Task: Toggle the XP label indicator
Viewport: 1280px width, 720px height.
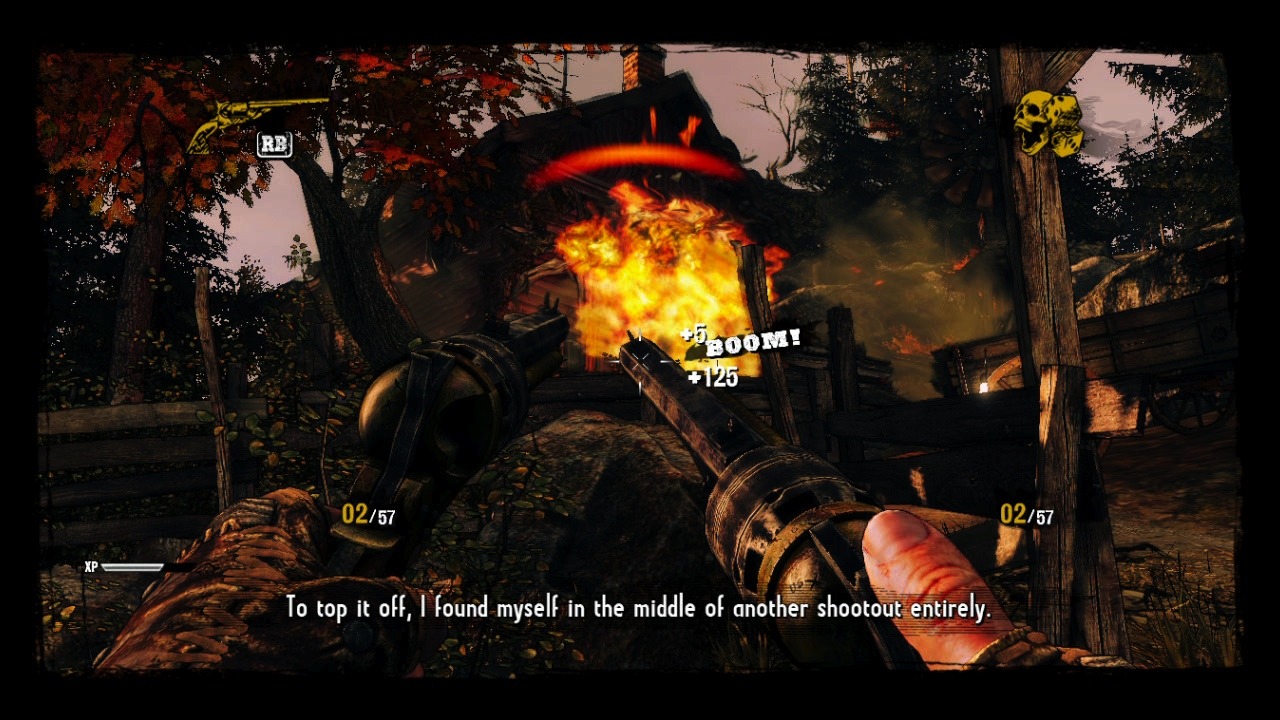Action: [93, 565]
